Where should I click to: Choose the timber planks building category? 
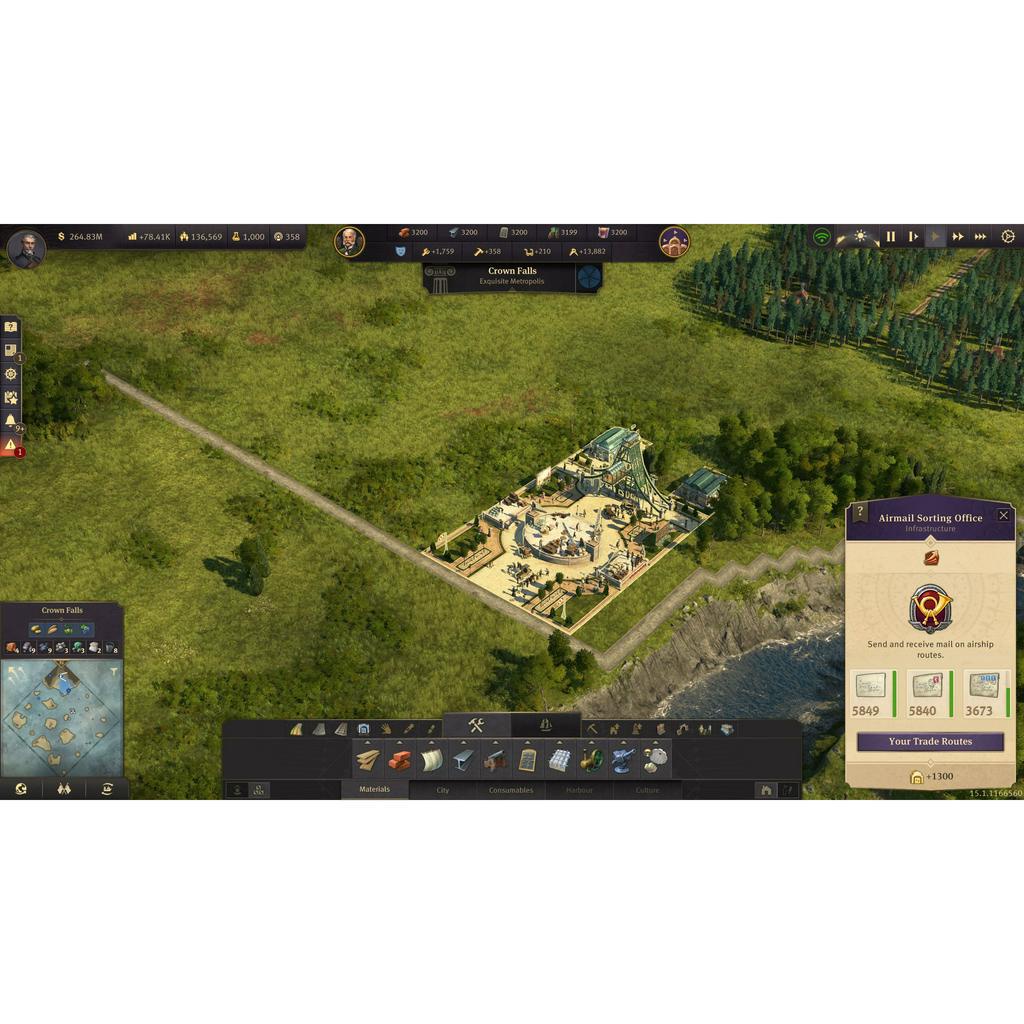point(368,760)
